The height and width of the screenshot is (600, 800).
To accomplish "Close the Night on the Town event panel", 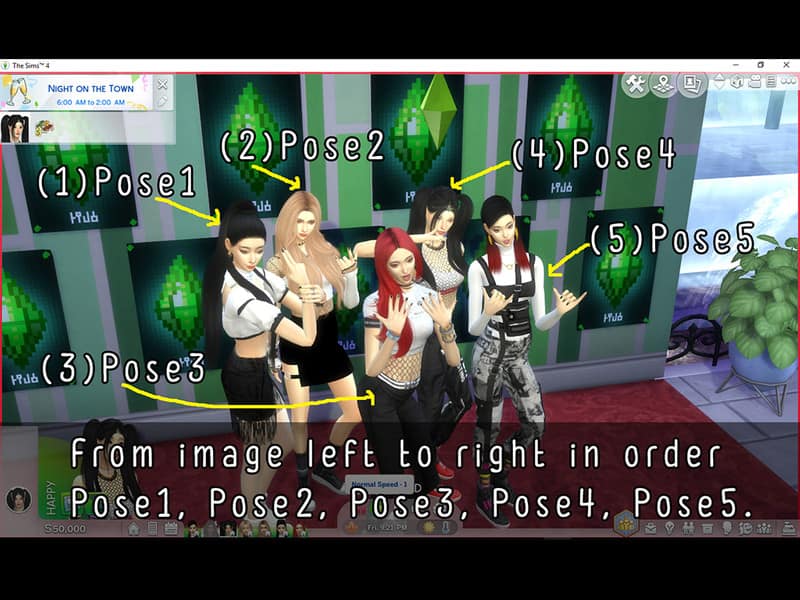I will pos(163,85).
